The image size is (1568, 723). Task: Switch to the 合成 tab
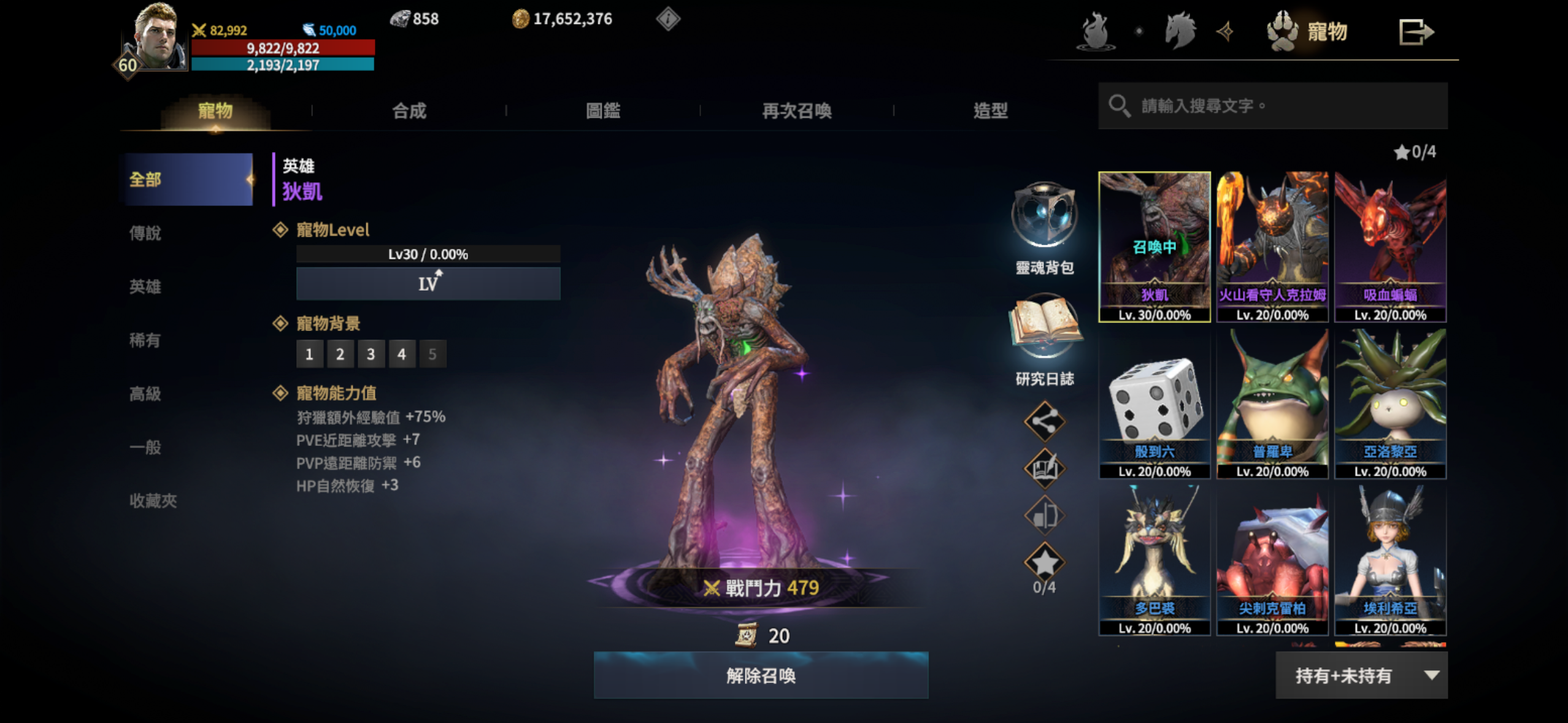(x=409, y=111)
